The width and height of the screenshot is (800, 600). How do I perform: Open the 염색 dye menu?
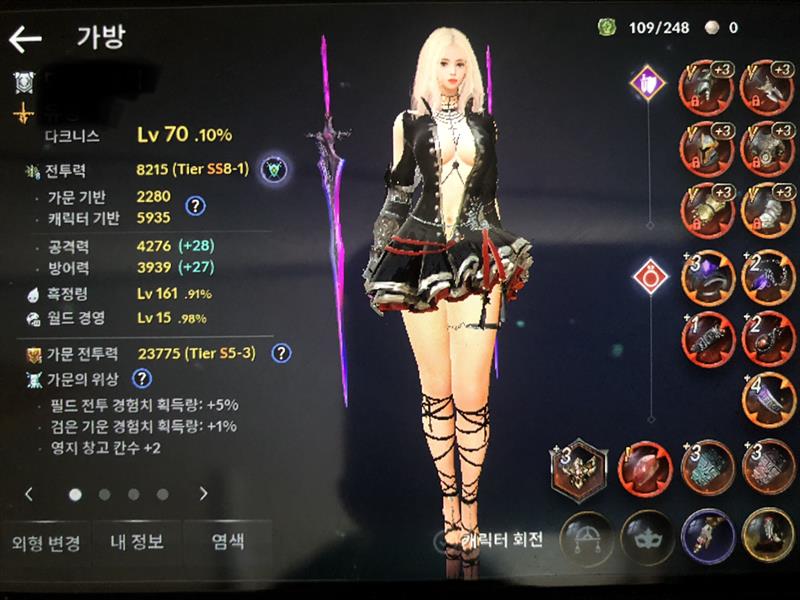coord(227,542)
